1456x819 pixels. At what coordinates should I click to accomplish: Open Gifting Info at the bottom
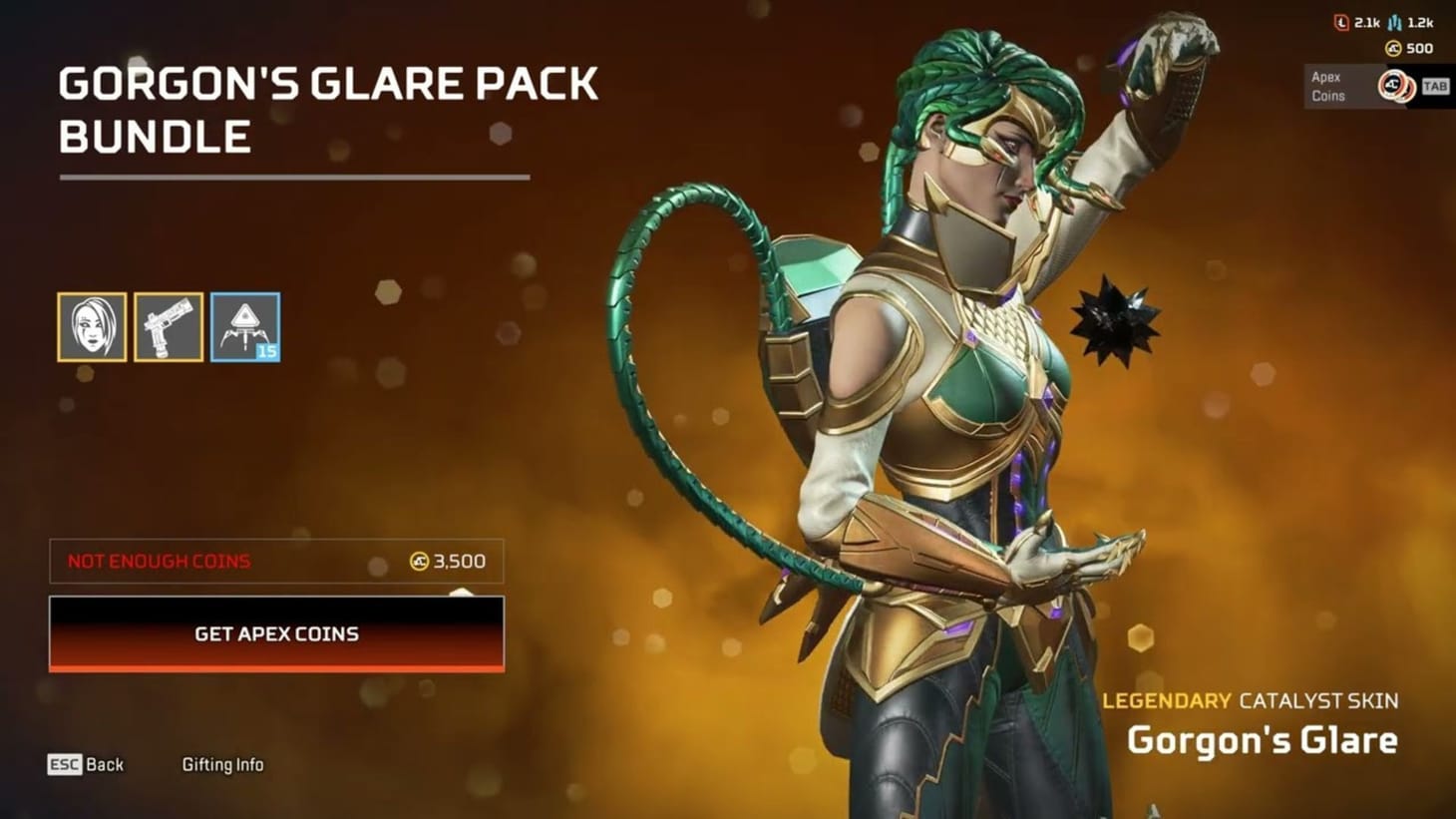point(223,764)
